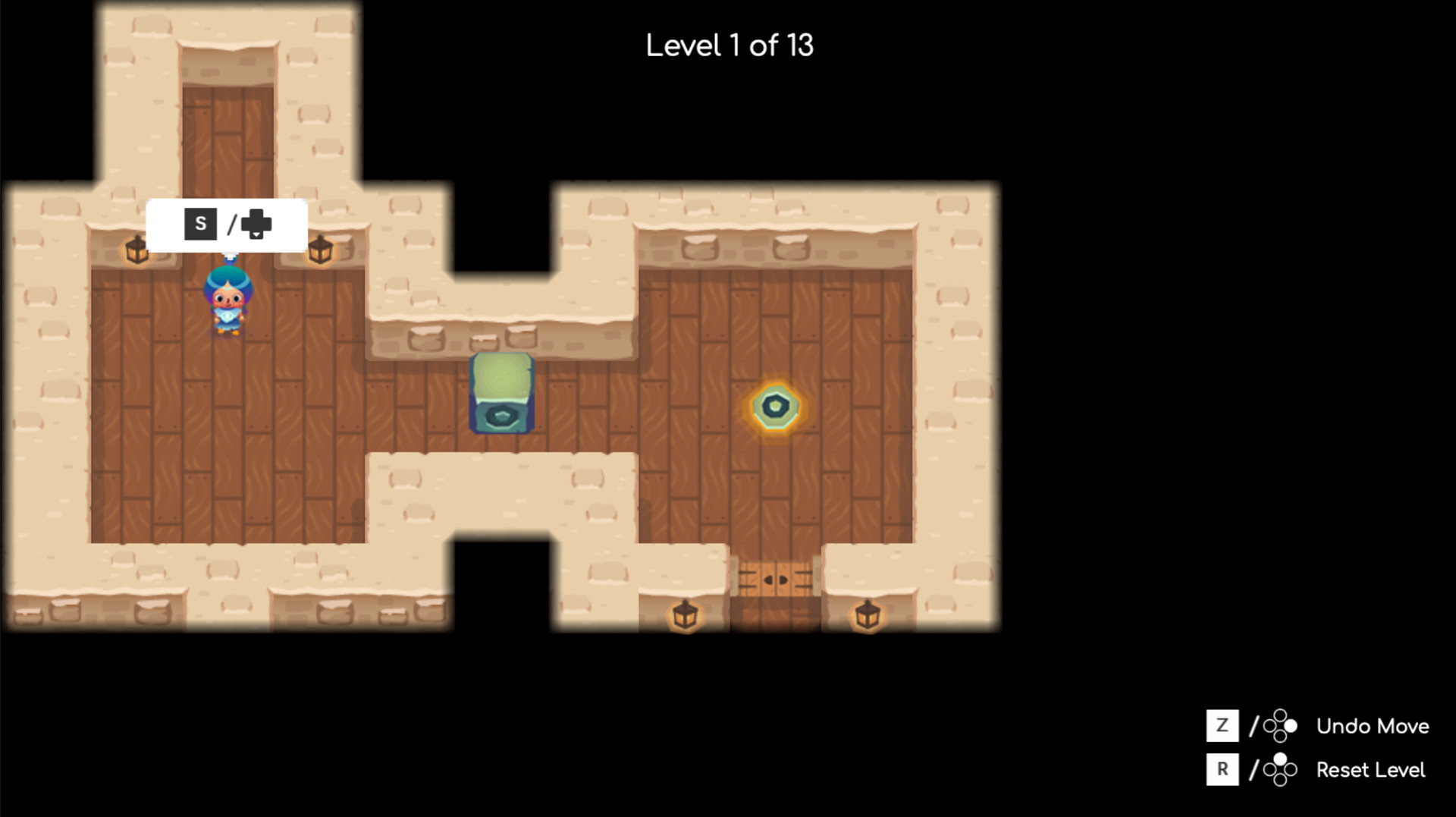Click the R key icon for Reset Level

pyautogui.click(x=1223, y=769)
